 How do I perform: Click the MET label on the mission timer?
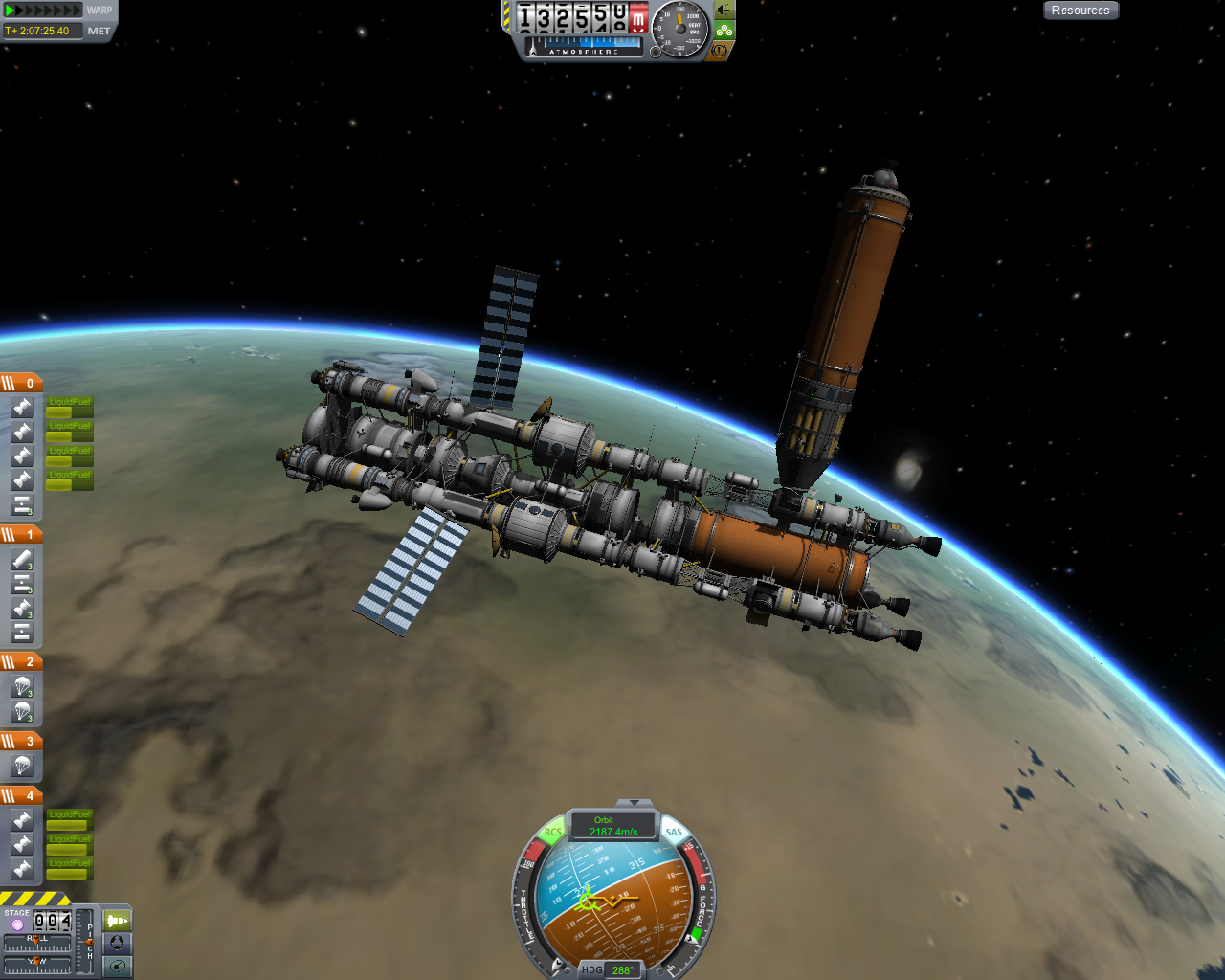pyautogui.click(x=99, y=29)
